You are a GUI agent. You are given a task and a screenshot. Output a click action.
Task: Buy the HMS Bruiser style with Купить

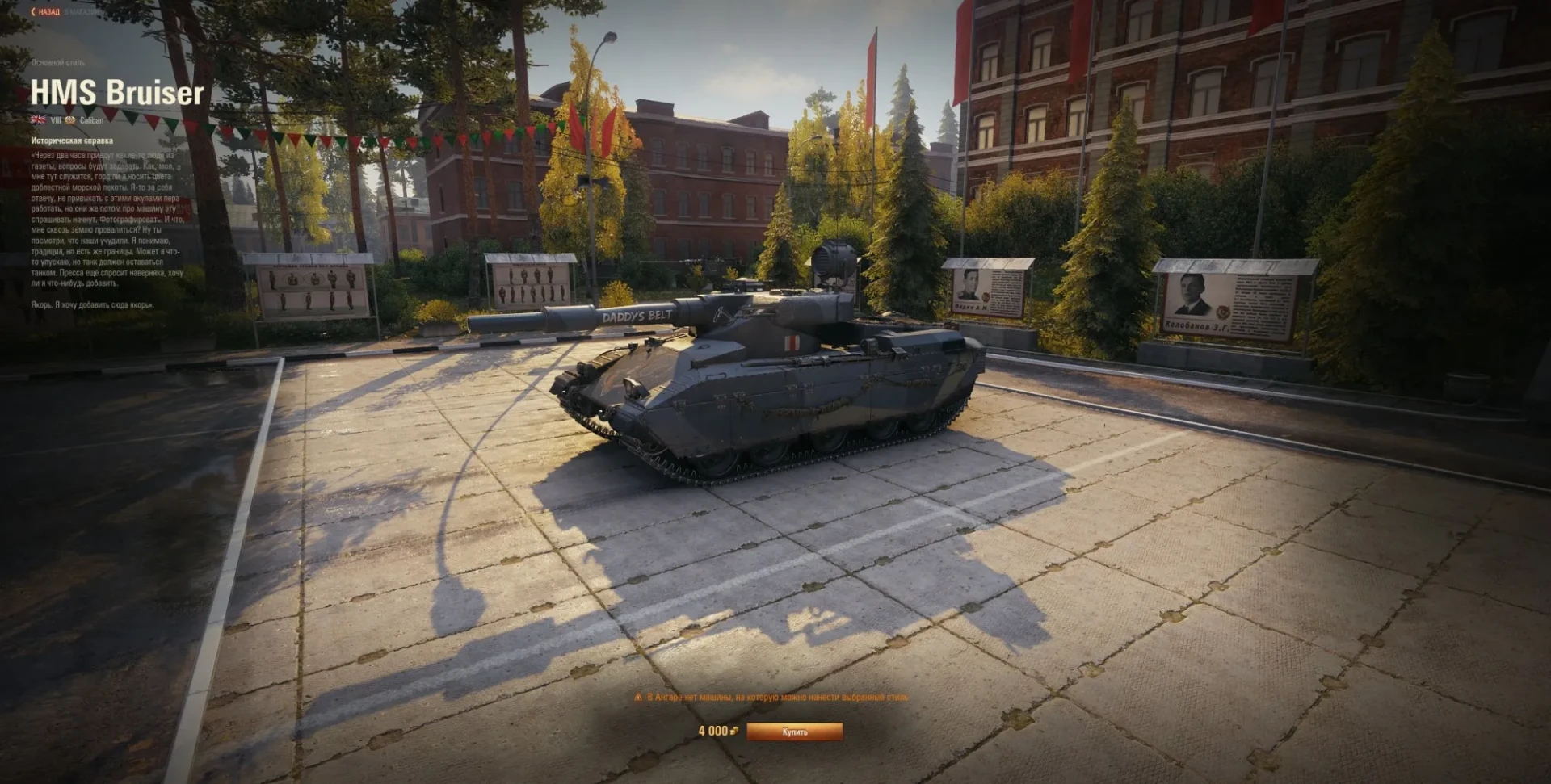click(x=794, y=732)
